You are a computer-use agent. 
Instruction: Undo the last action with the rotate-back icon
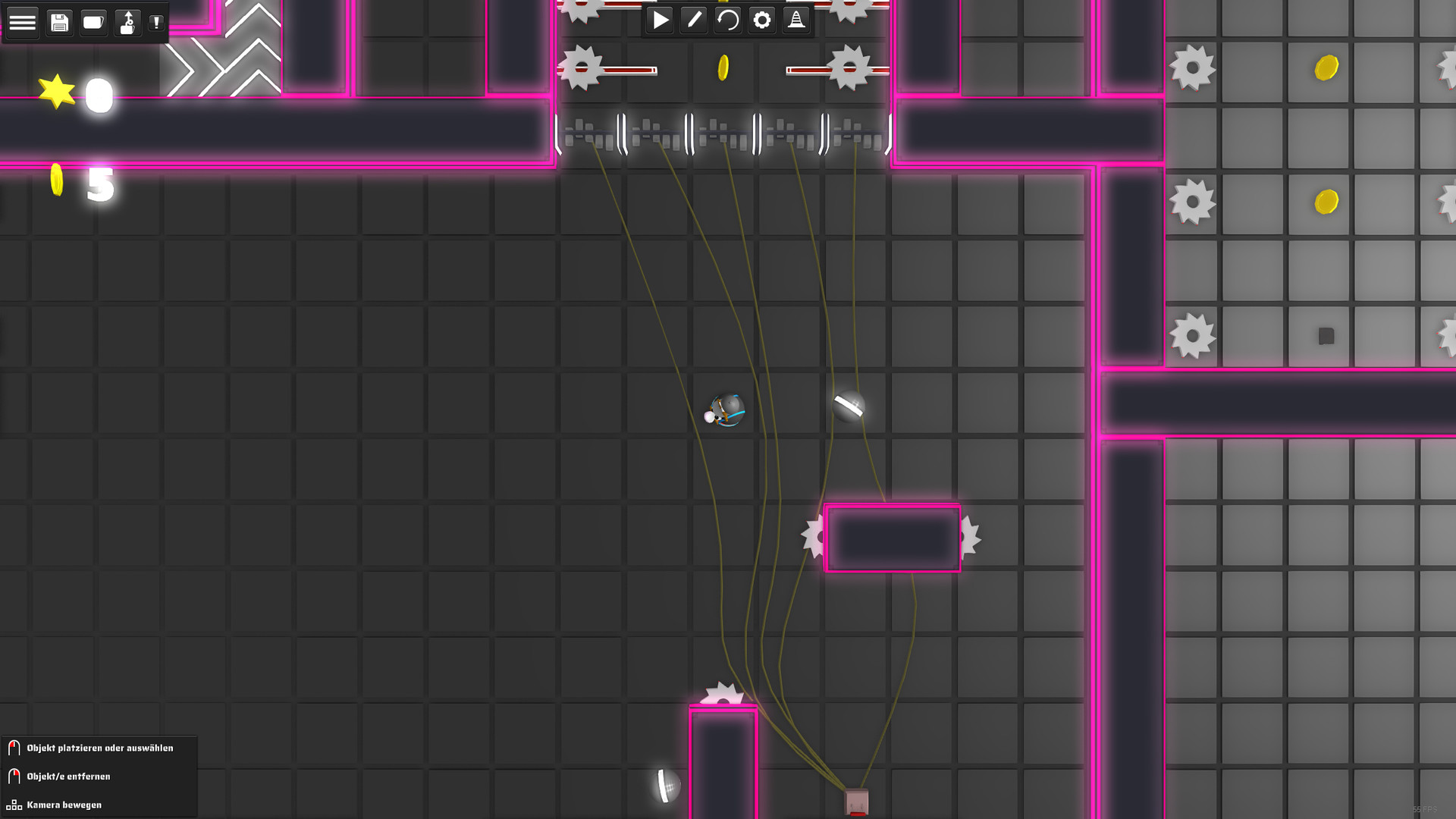(x=727, y=20)
